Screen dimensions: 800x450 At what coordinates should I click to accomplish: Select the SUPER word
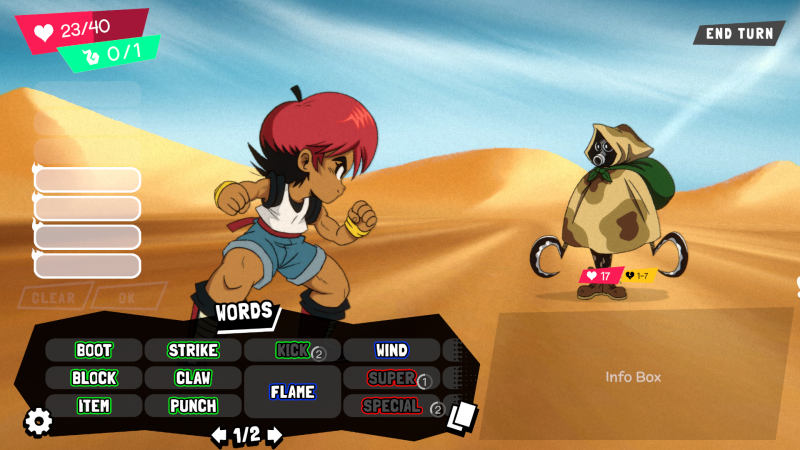[391, 379]
